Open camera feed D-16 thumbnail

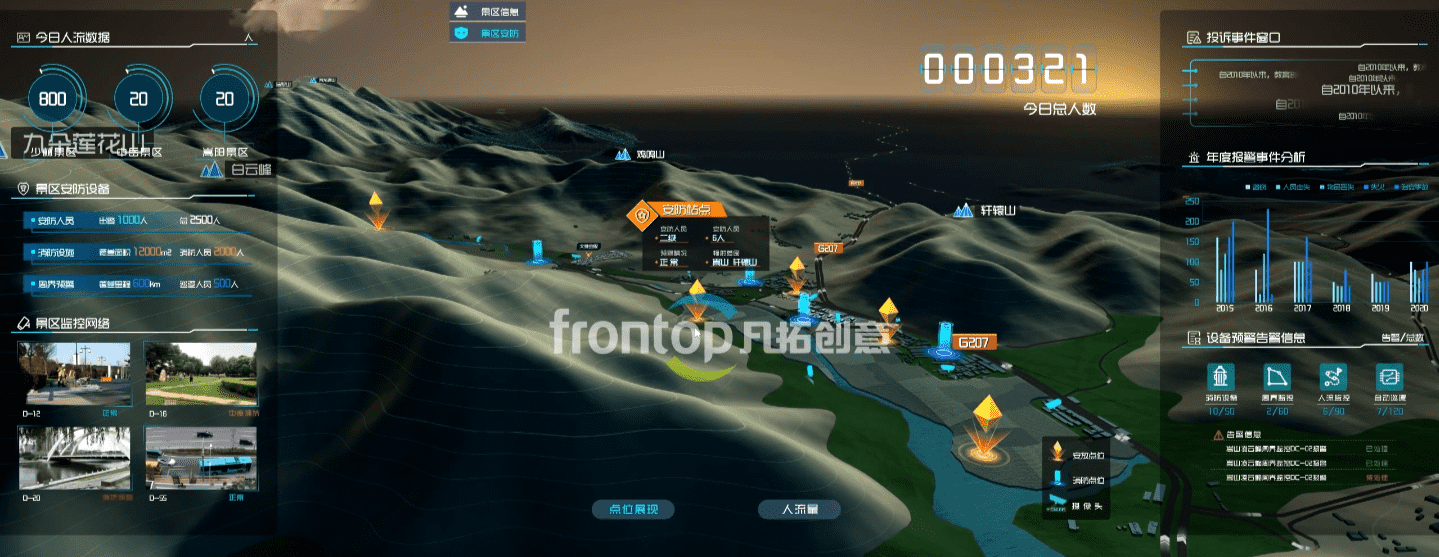point(200,372)
